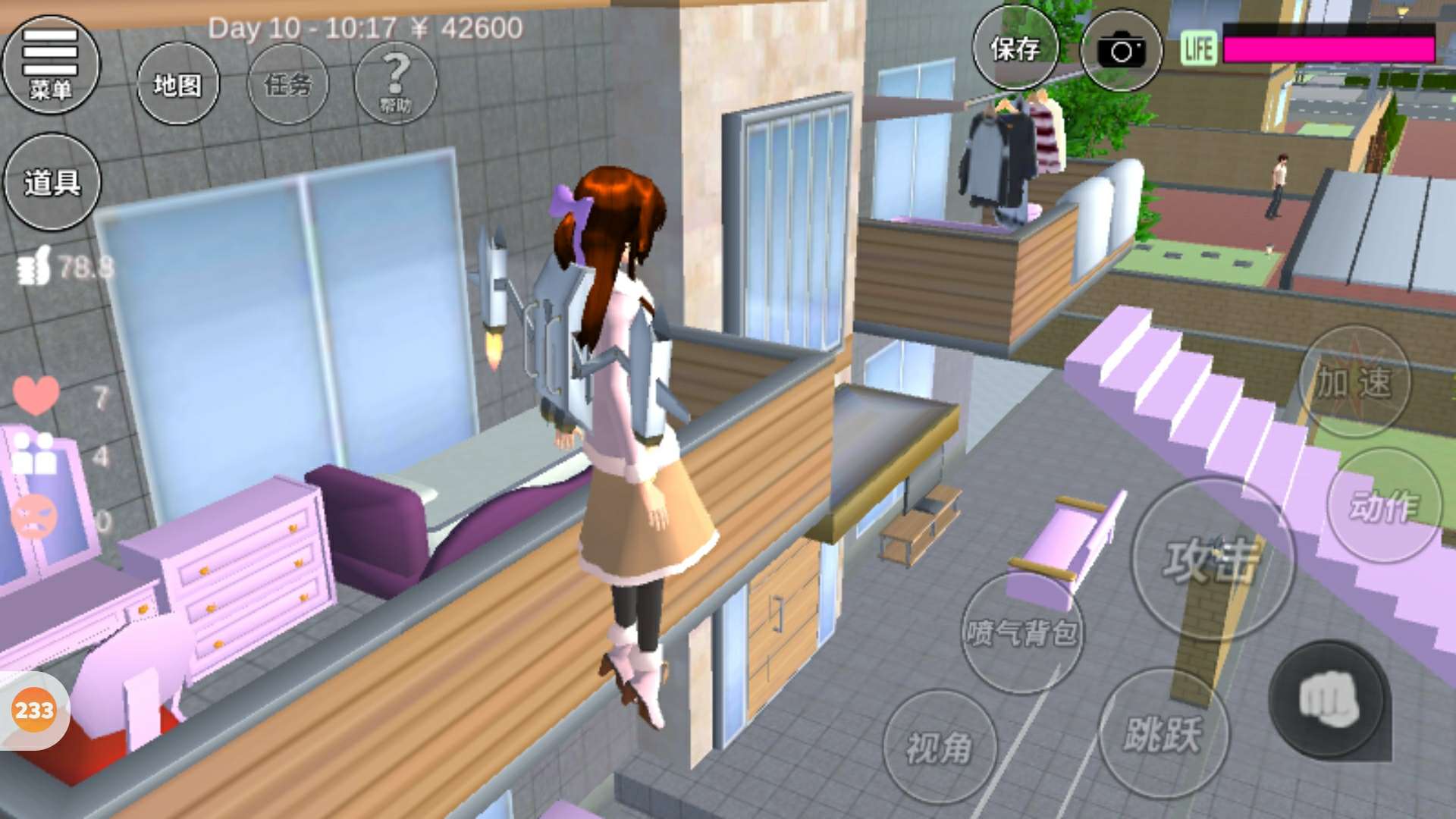Take a screenshot with camera icon

click(1121, 51)
